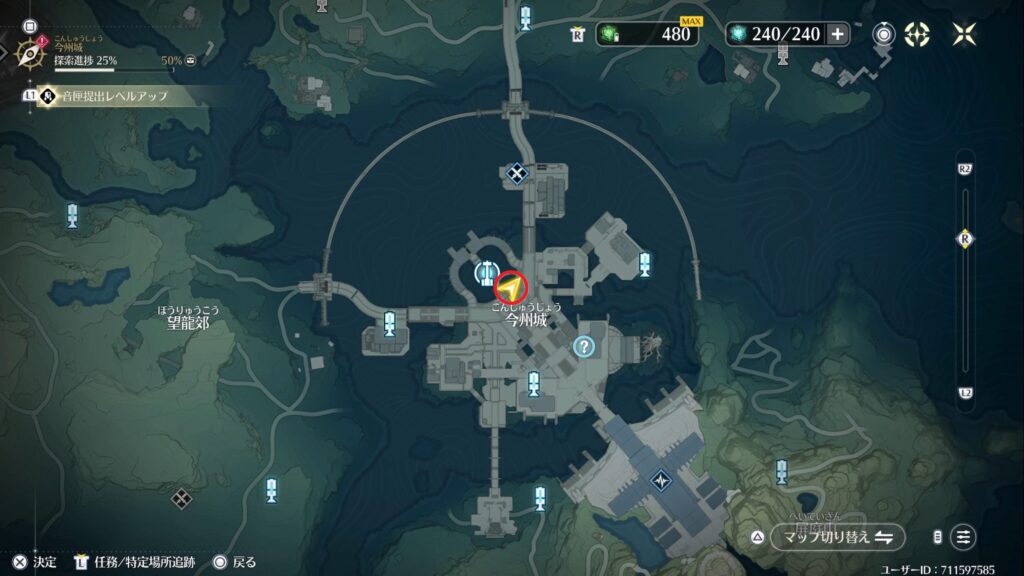Open the green crystal currency counter
The image size is (1024, 576).
tap(646, 34)
